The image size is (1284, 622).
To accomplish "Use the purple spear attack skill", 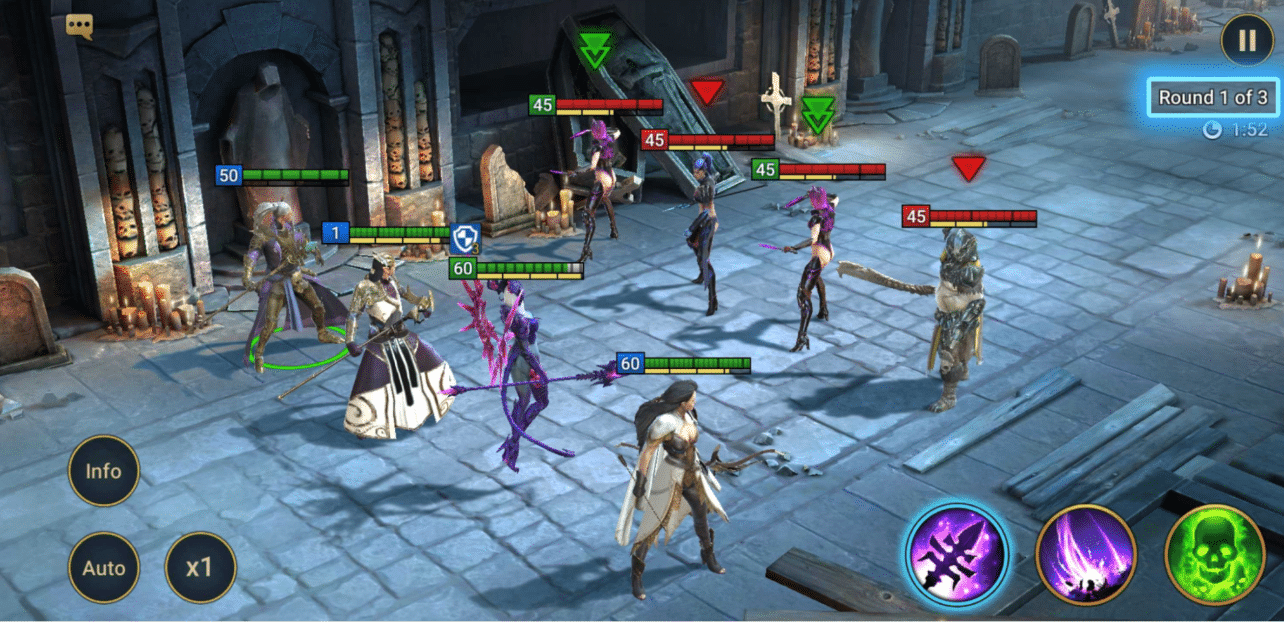I will 957,554.
